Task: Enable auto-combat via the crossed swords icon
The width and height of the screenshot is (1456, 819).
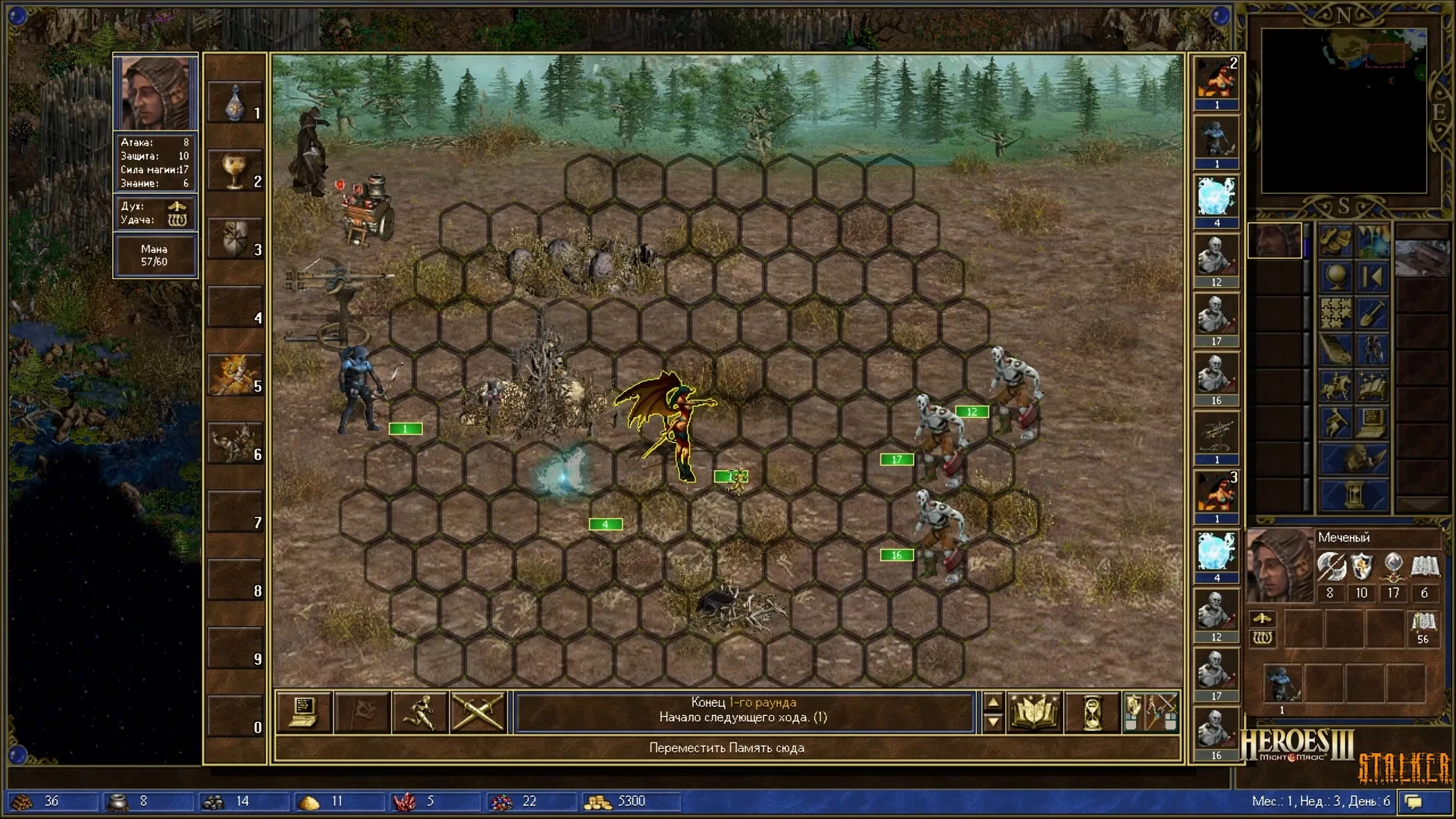Action: (x=479, y=711)
